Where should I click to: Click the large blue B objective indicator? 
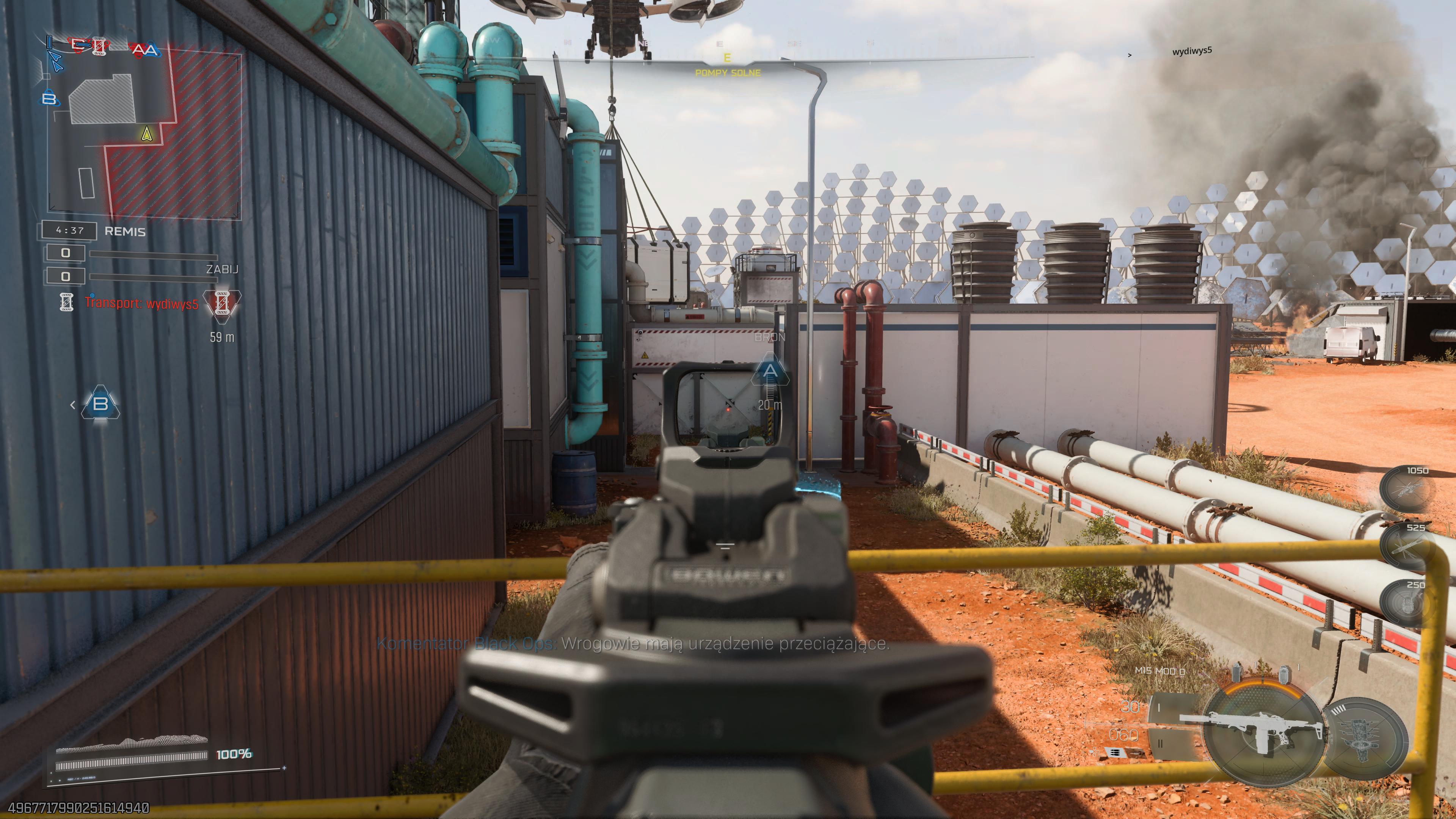pyautogui.click(x=100, y=403)
